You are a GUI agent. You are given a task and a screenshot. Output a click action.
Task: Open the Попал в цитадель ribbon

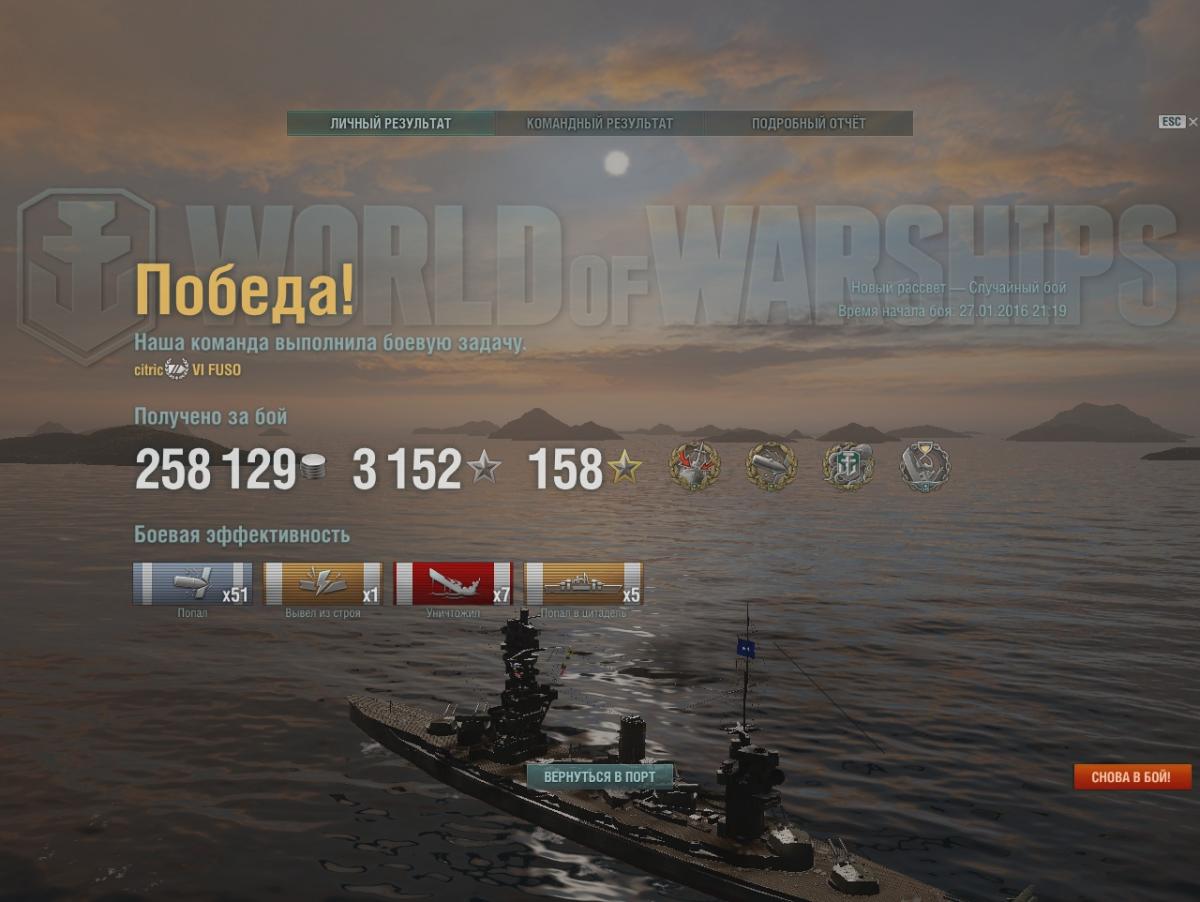pyautogui.click(x=584, y=584)
